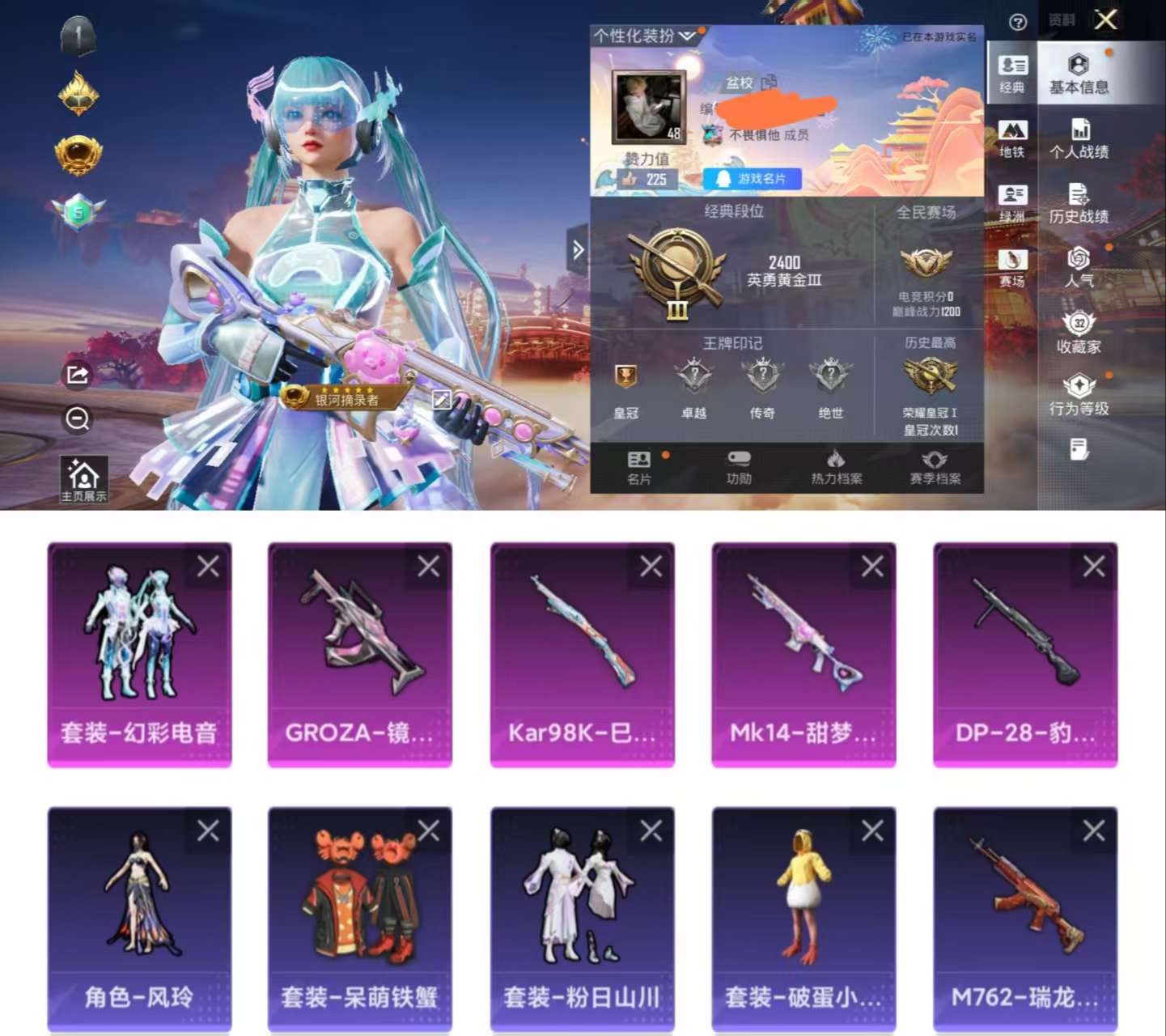The image size is (1166, 1036).
Task: Click the share icon on the left edge
Action: [x=77, y=374]
